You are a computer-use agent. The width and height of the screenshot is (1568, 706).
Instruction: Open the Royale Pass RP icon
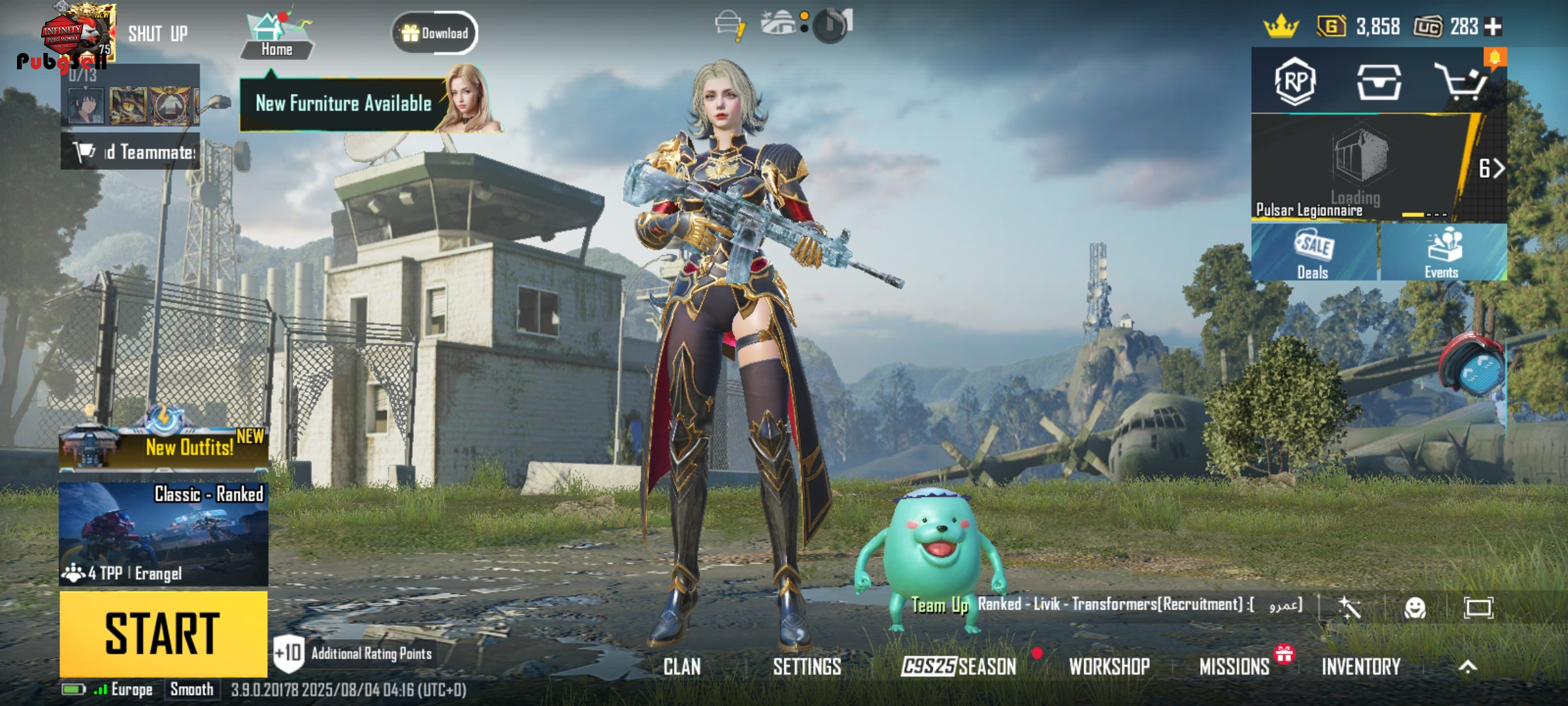click(1295, 82)
